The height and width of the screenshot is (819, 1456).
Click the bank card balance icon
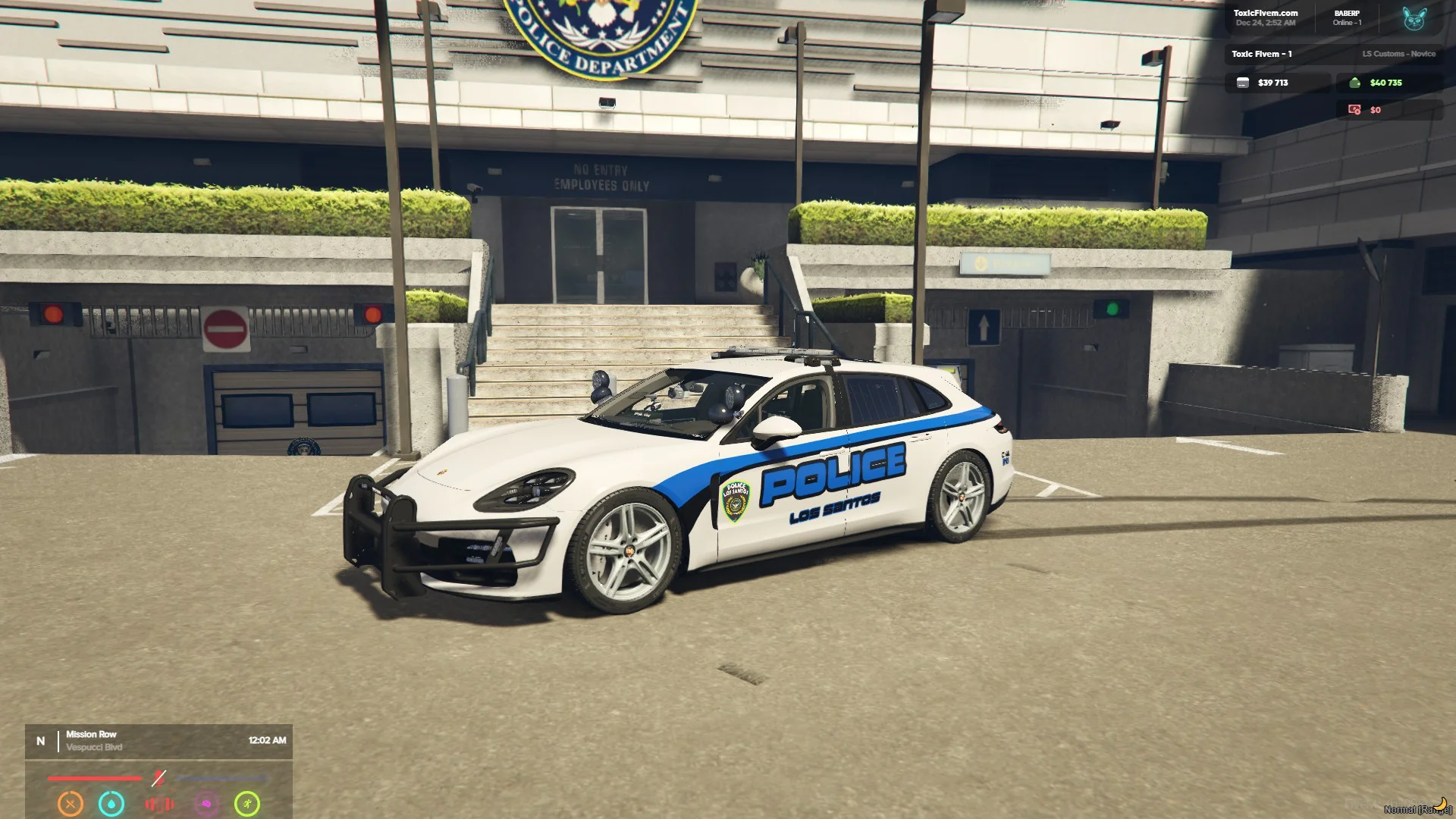click(1243, 83)
